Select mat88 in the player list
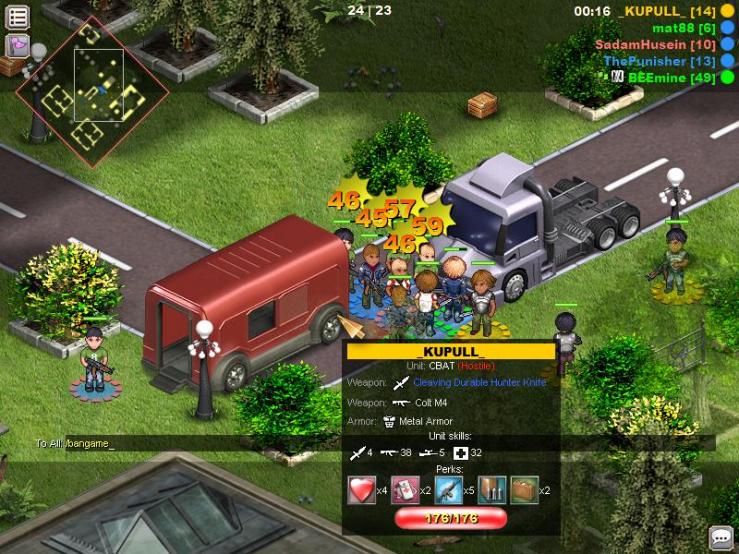The height and width of the screenshot is (554, 739). pos(684,28)
